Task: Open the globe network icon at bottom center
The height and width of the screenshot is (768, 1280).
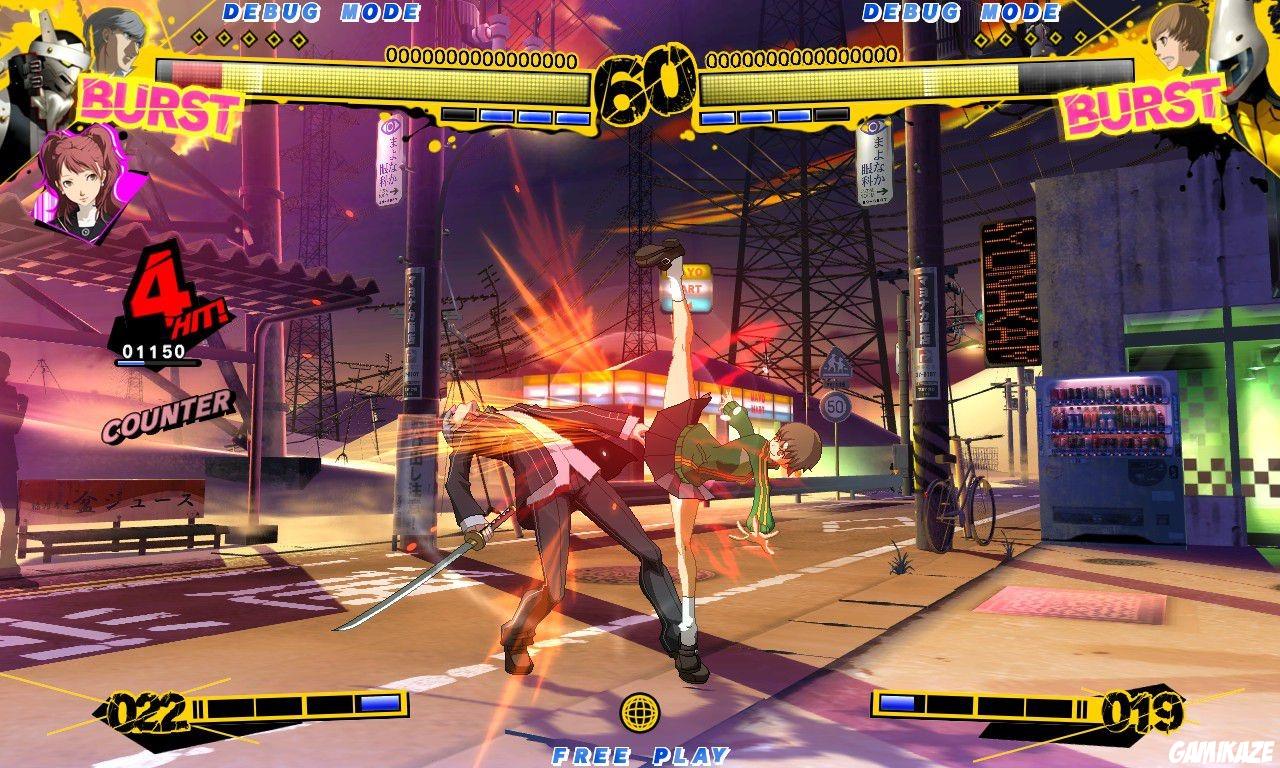Action: tap(640, 713)
